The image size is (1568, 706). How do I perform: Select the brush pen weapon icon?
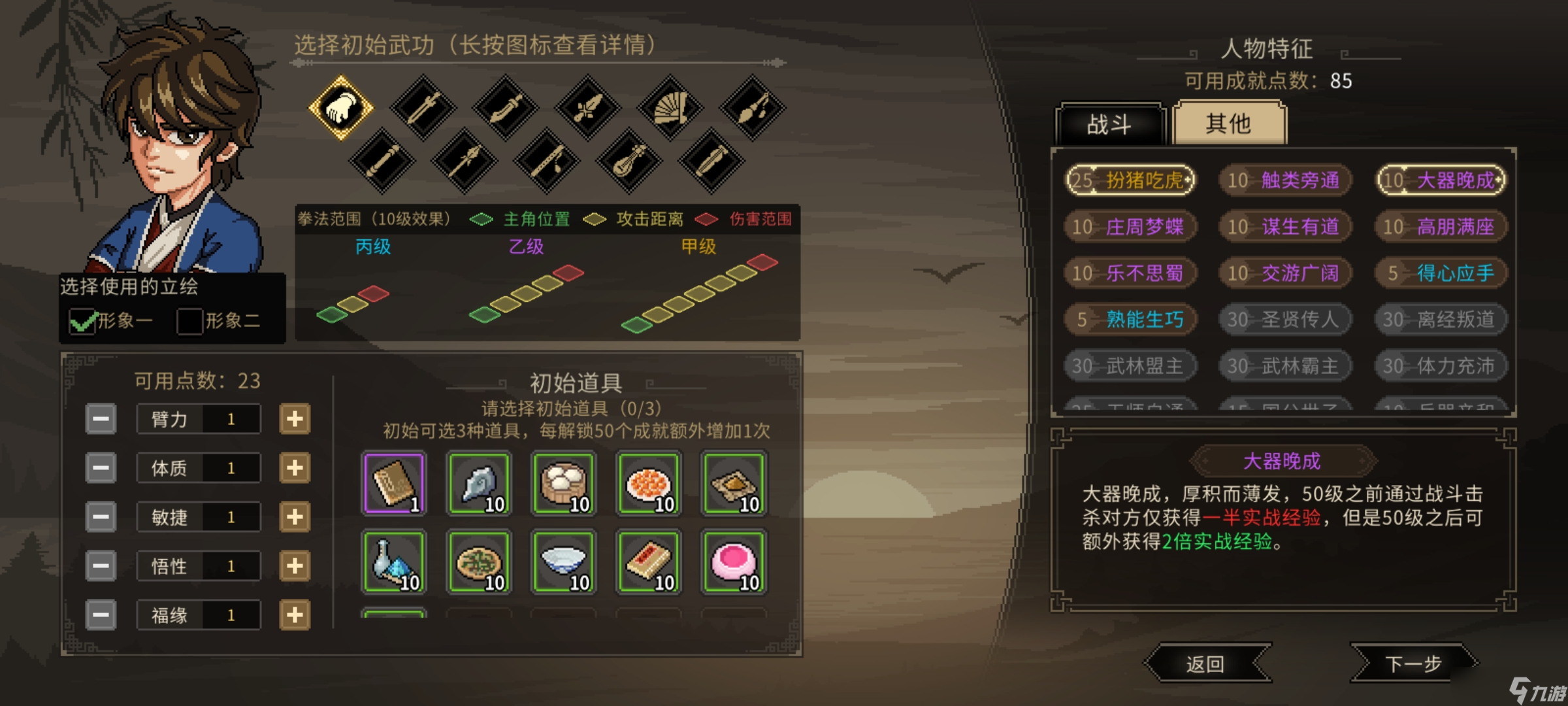751,108
